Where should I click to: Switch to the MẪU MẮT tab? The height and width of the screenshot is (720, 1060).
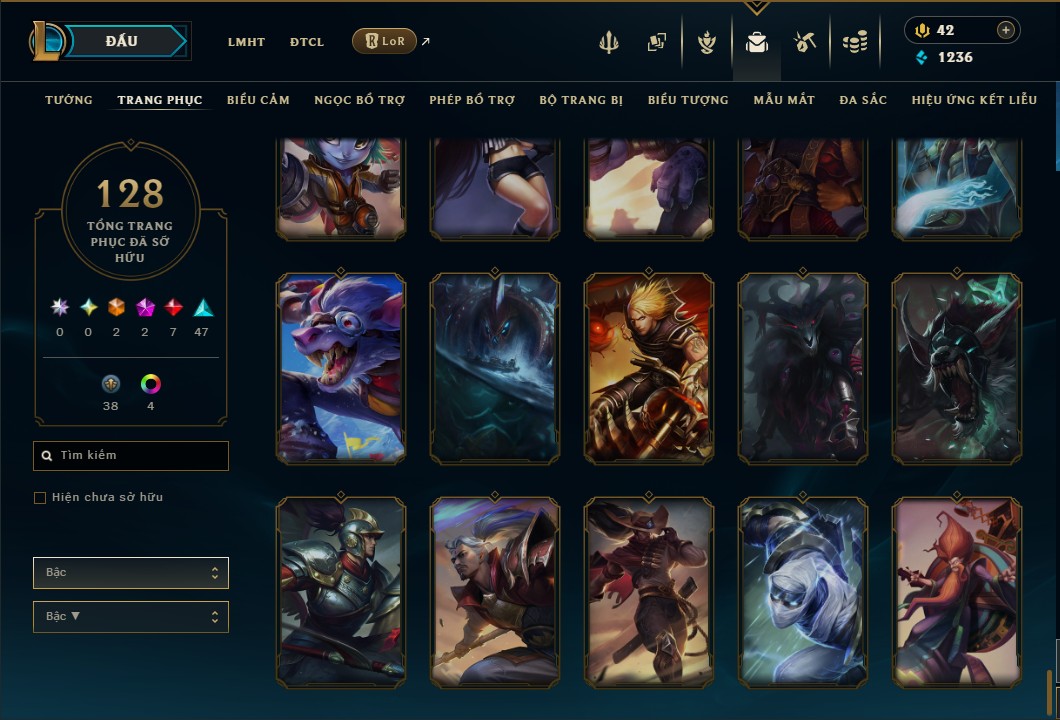click(x=784, y=100)
